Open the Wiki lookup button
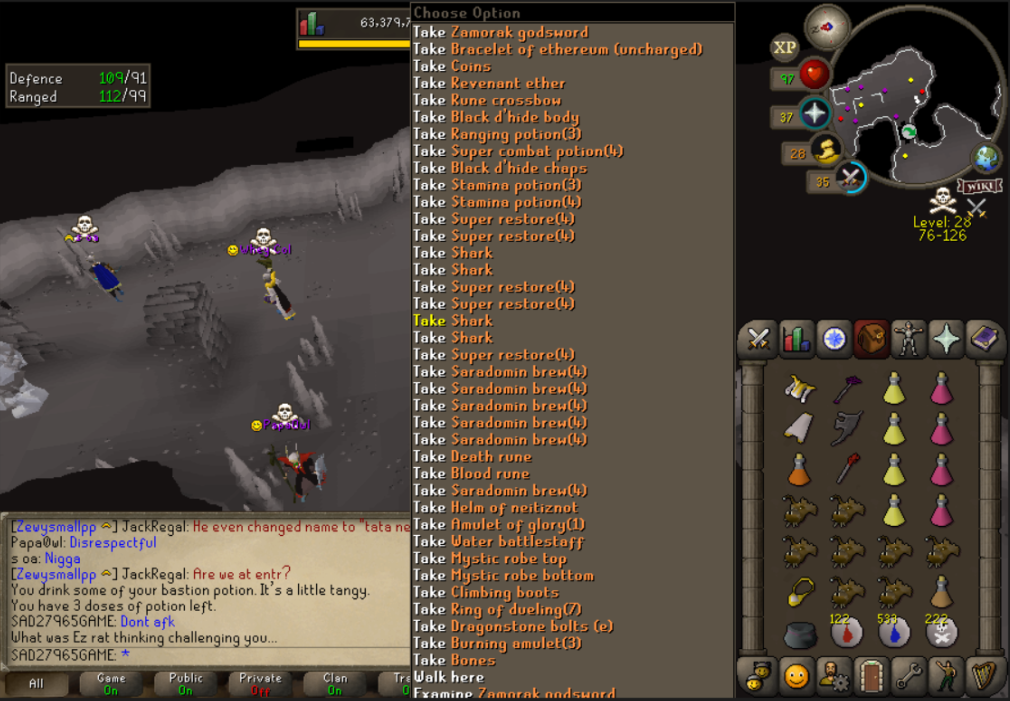Viewport: 1010px width, 701px height. (980, 186)
